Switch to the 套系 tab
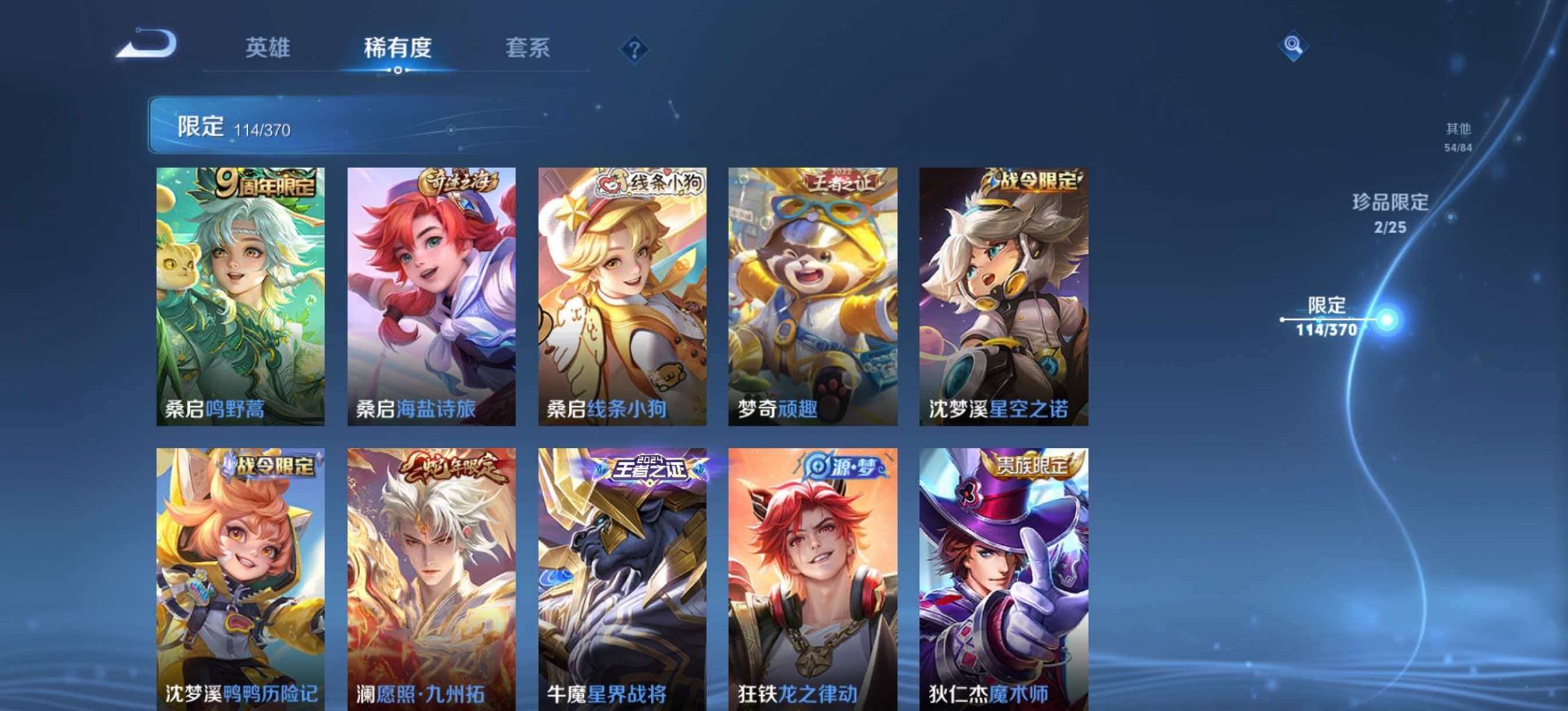The width and height of the screenshot is (1568, 711). 526,46
